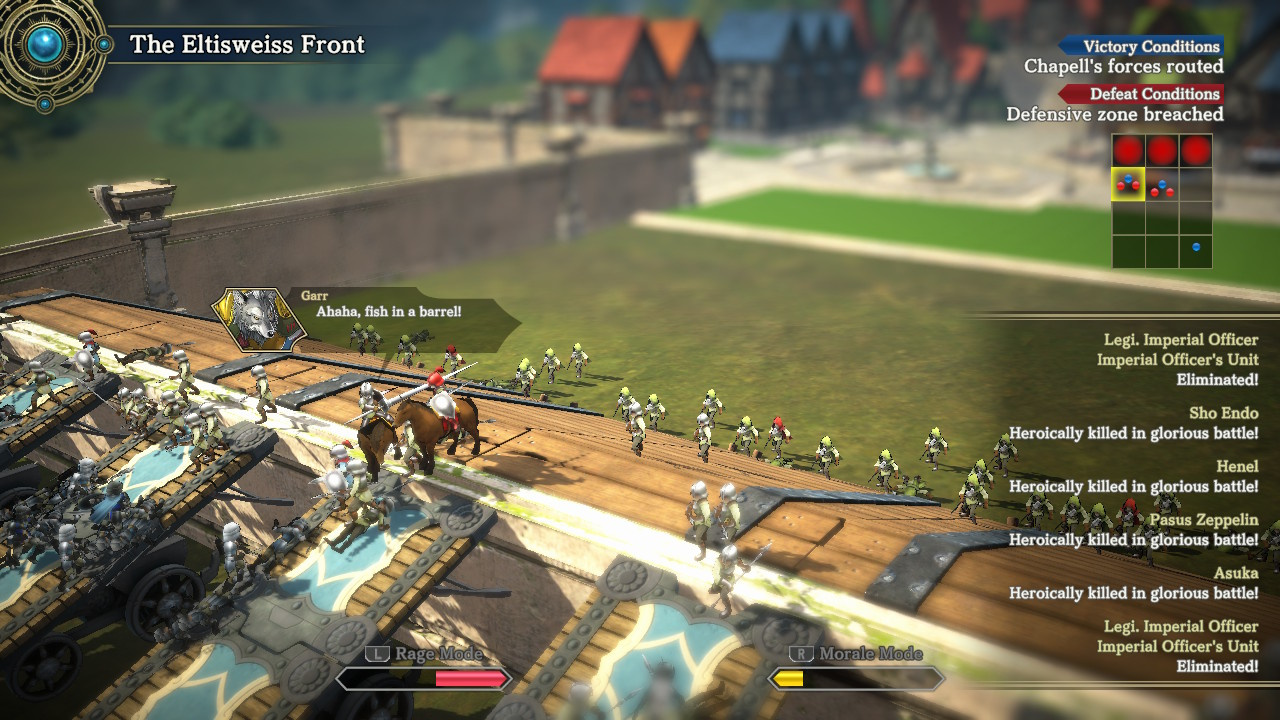Select the minimap cell with lone blue dot
The height and width of the screenshot is (720, 1280).
point(1196,248)
